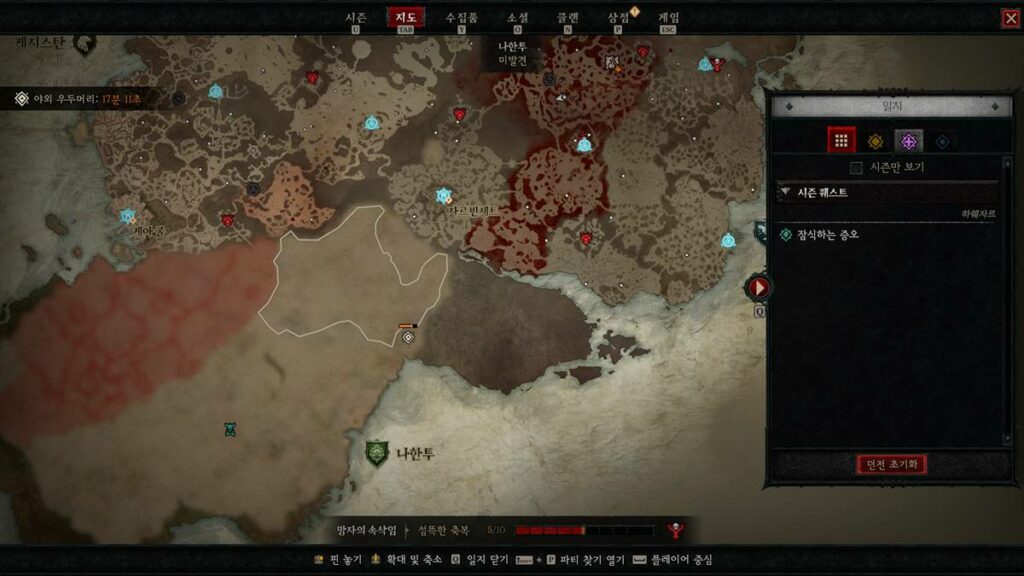Select the 게임 (Game) menu tab

(669, 18)
